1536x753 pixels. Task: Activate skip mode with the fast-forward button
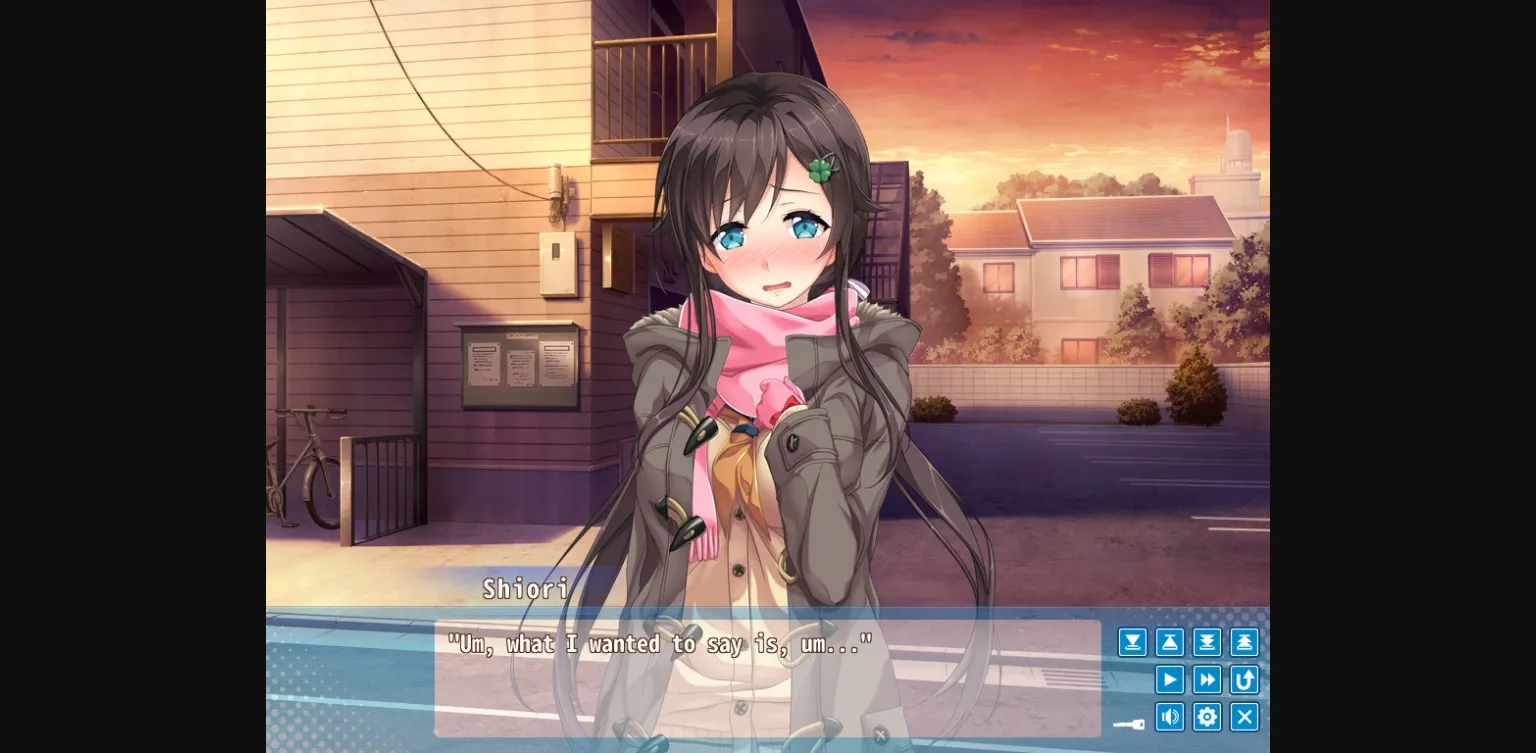tap(1206, 679)
